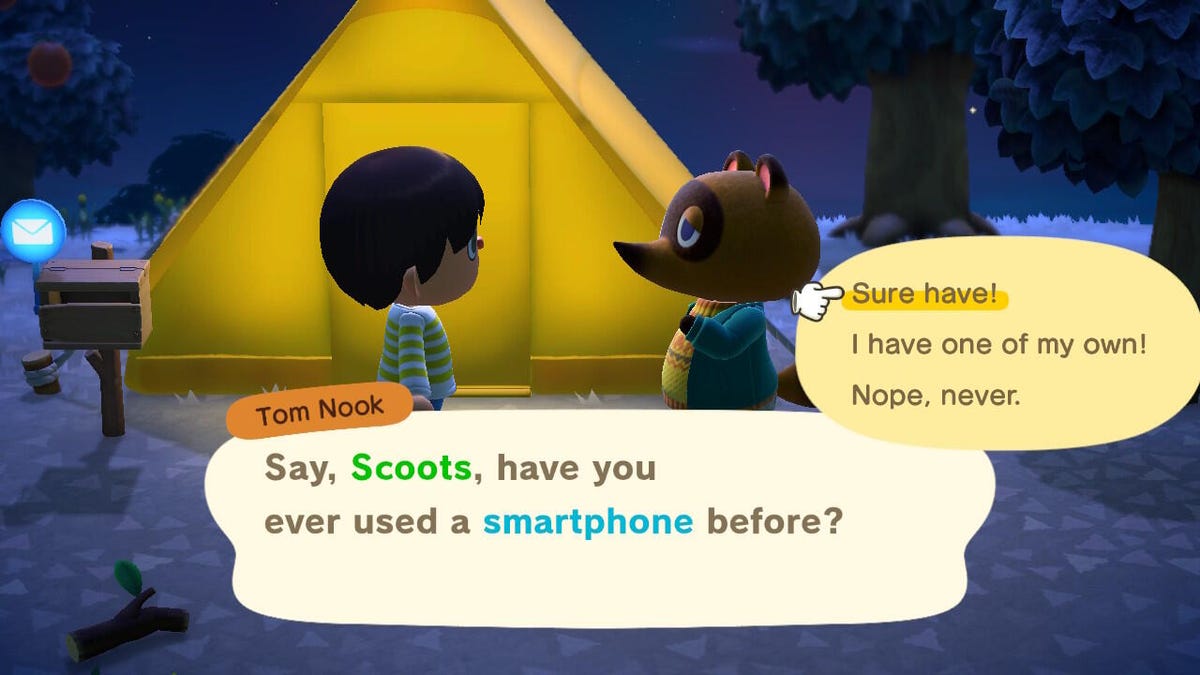Image resolution: width=1200 pixels, height=675 pixels.
Task: Select "I have one of my own!"
Action: [998, 345]
